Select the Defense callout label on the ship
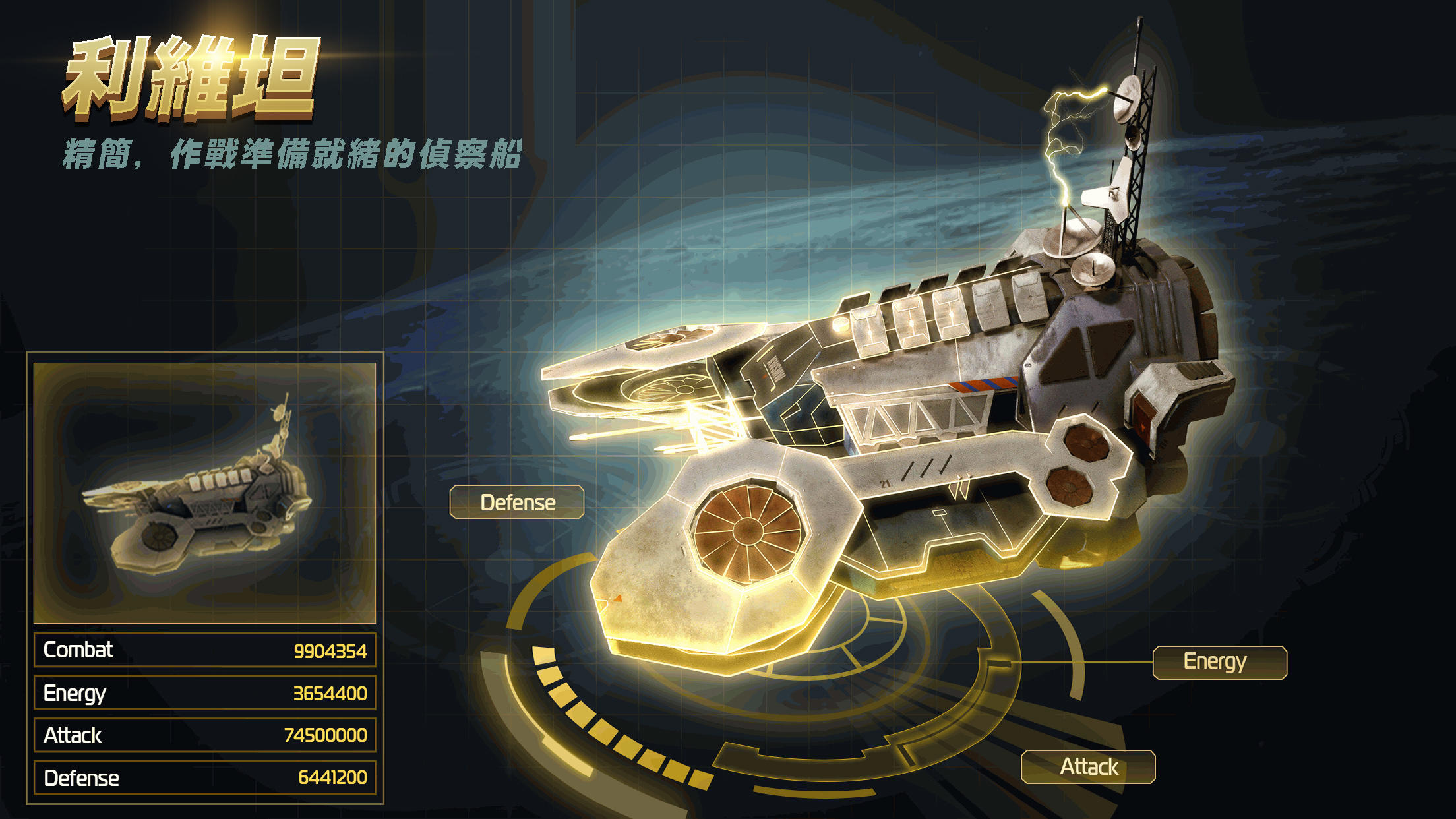1456x819 pixels. 518,502
